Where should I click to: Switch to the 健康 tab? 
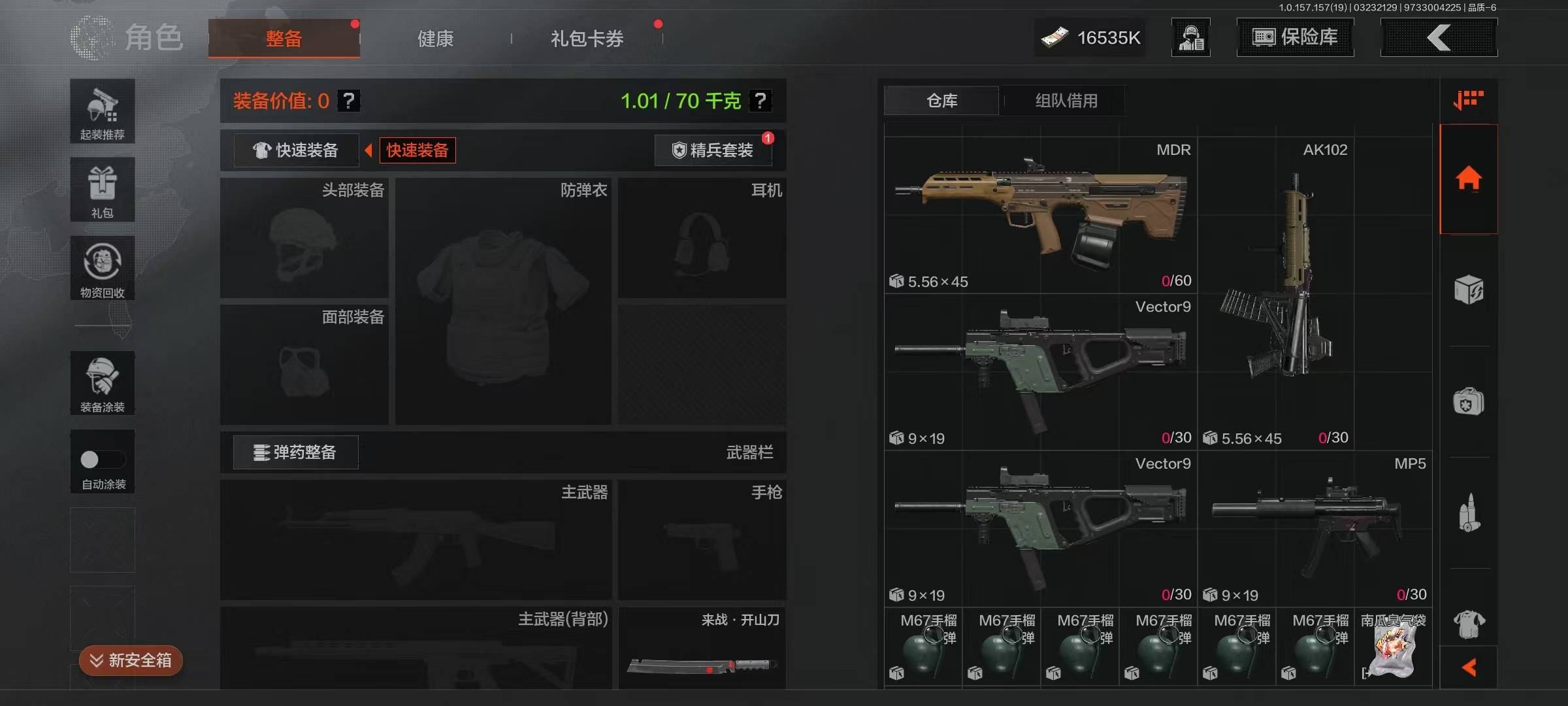435,39
